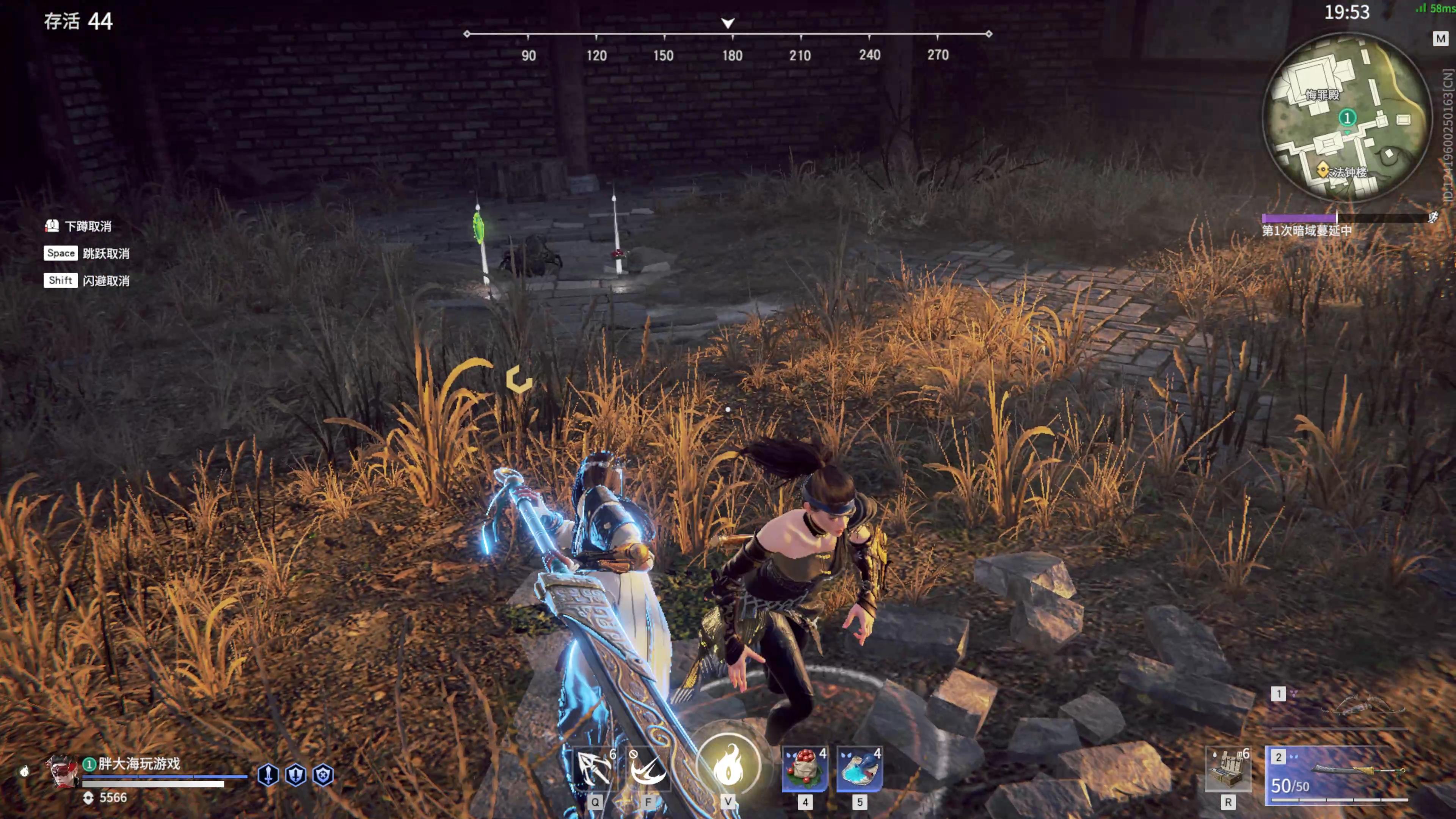
Task: Click the green teammate marker on minimap
Action: [1347, 118]
